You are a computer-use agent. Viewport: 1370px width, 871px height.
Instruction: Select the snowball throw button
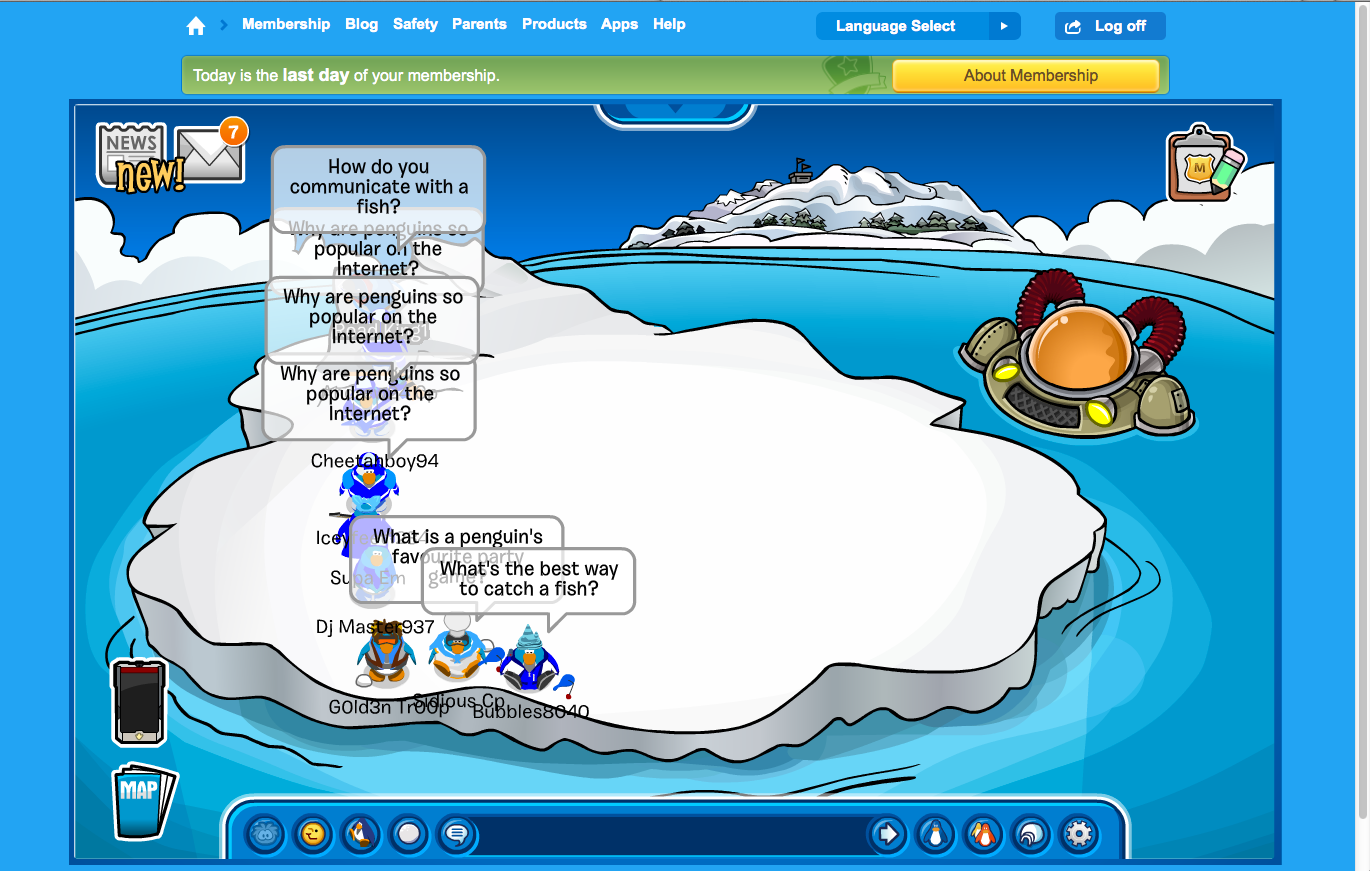click(x=409, y=834)
